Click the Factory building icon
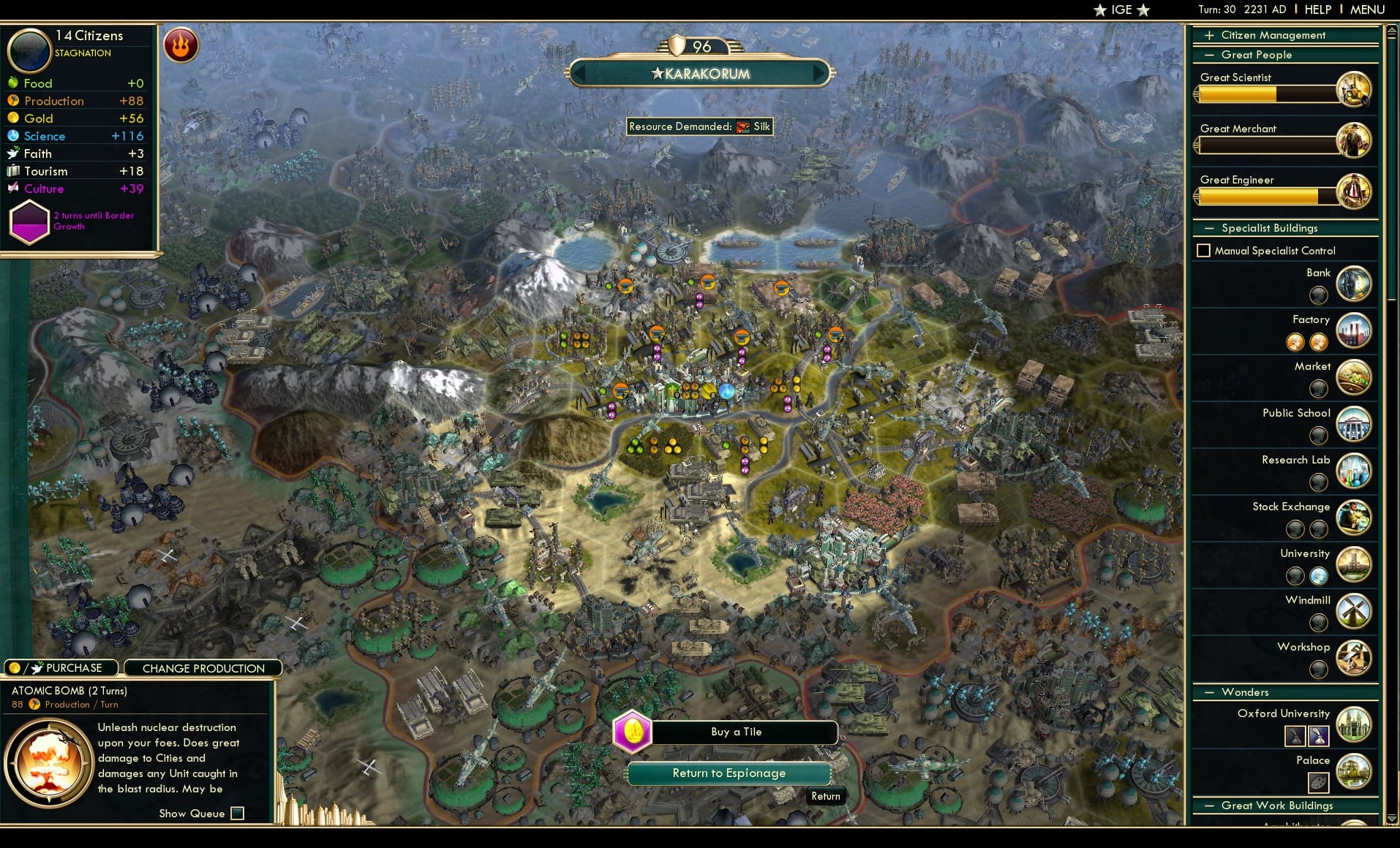Image resolution: width=1400 pixels, height=848 pixels. click(1354, 330)
